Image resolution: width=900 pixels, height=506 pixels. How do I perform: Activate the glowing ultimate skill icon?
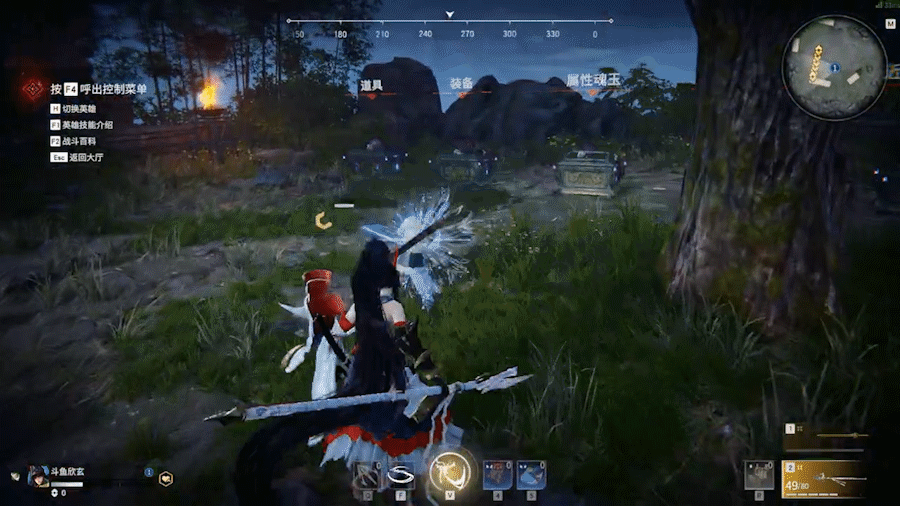coord(449,473)
